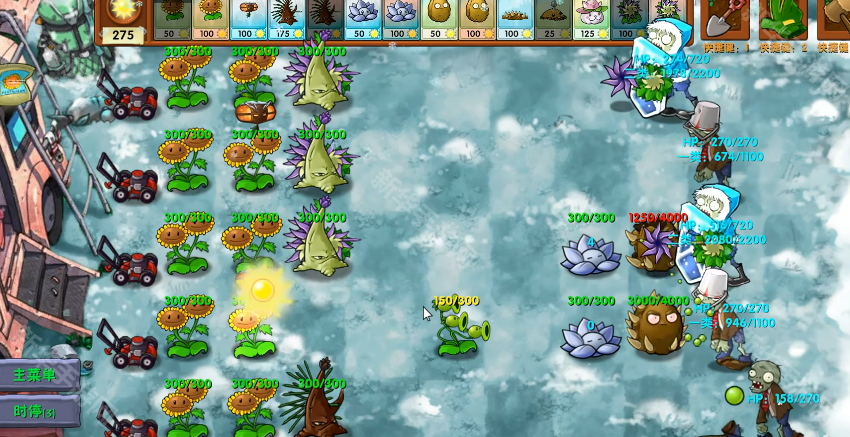Pick the spikeweed seed card
The width and height of the screenshot is (850, 437).
(515, 18)
